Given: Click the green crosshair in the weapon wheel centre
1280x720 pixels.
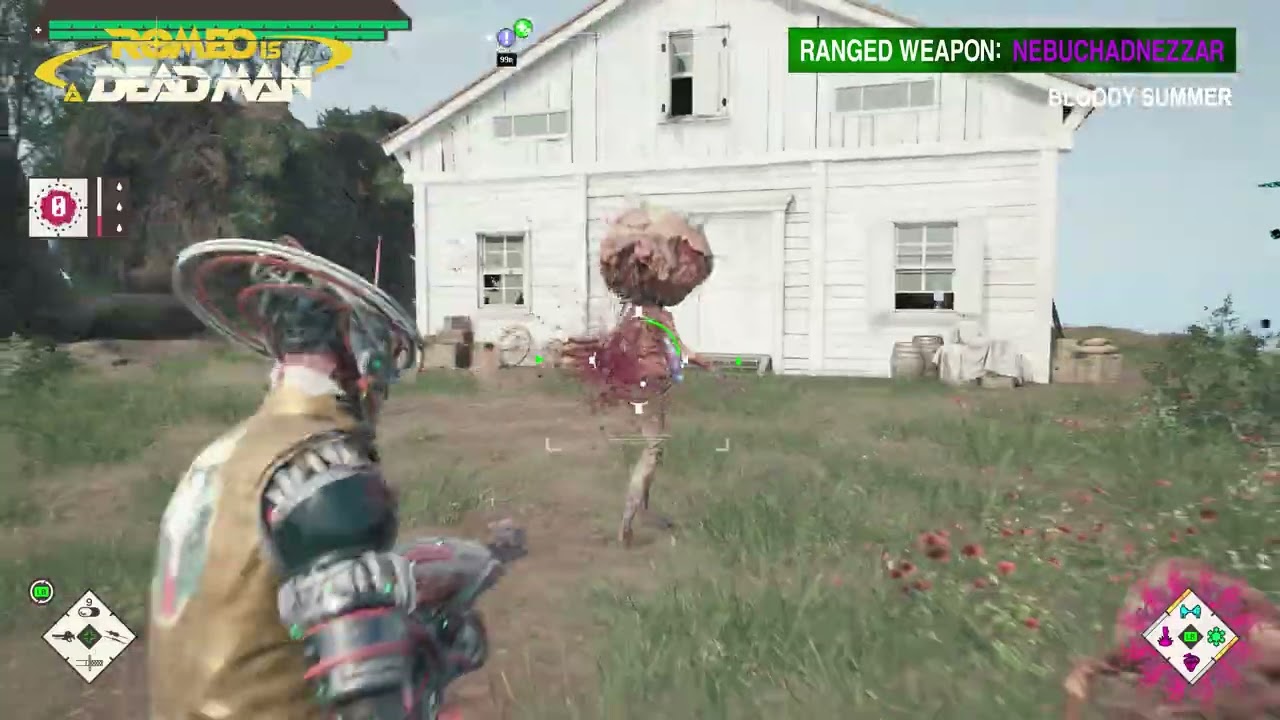Looking at the screenshot, I should [x=89, y=636].
